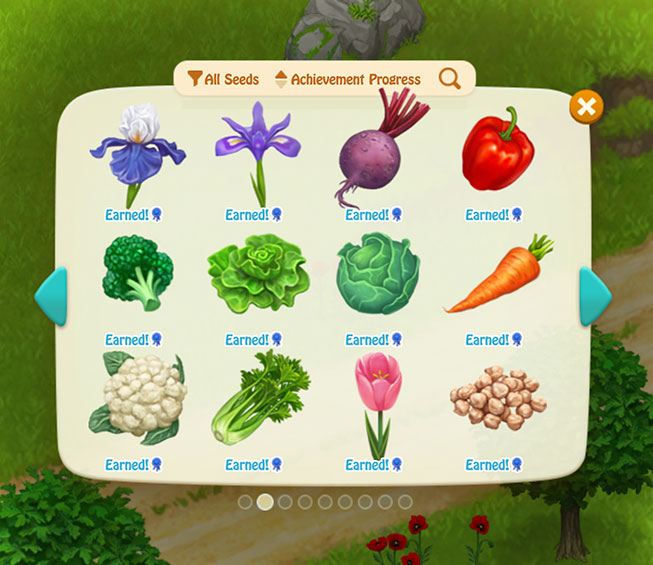Close the seed collection panel
Image resolution: width=653 pixels, height=565 pixels.
coord(587,107)
